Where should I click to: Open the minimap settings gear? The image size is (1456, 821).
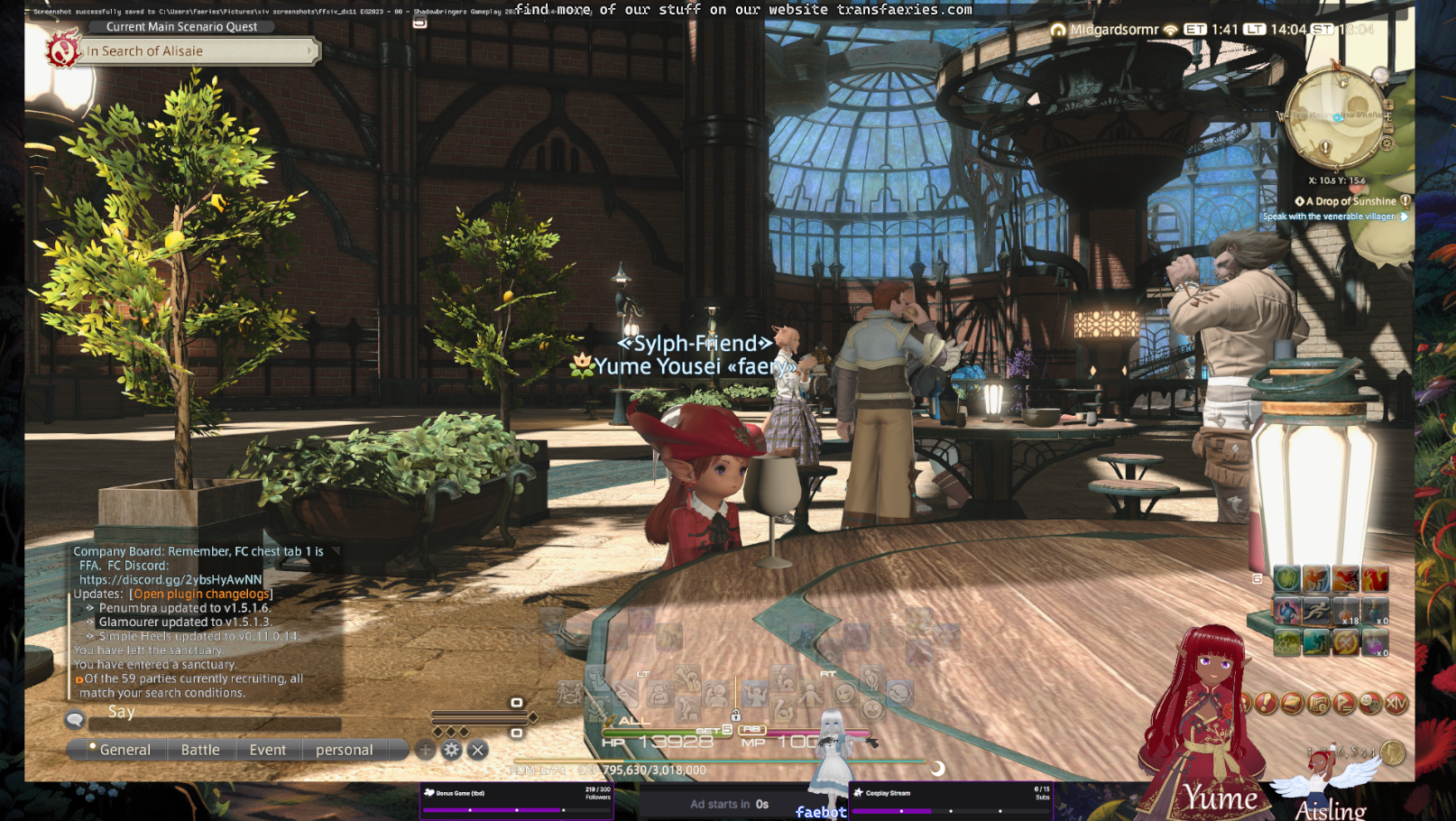pos(1387,143)
